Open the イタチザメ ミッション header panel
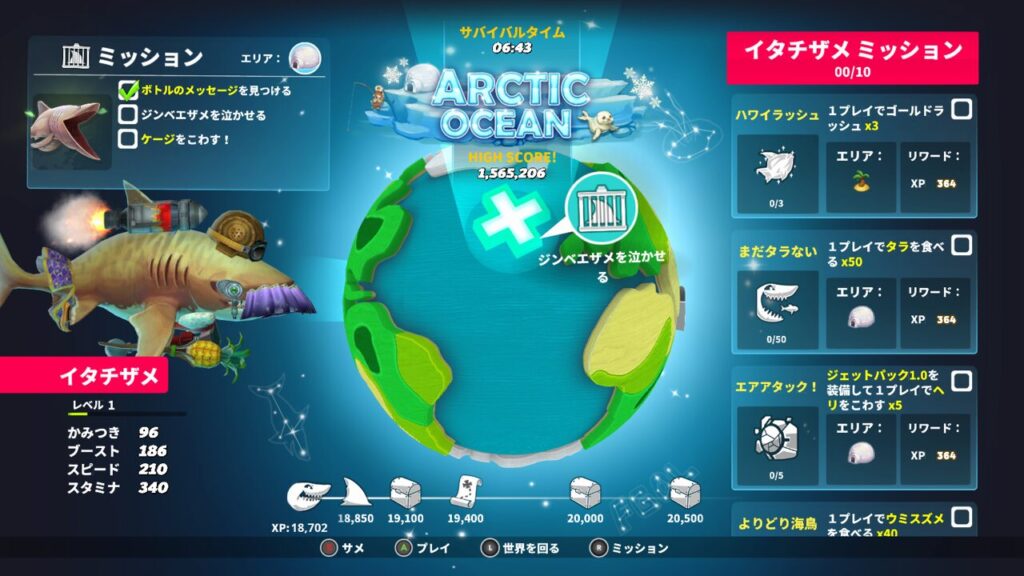 [x=853, y=57]
